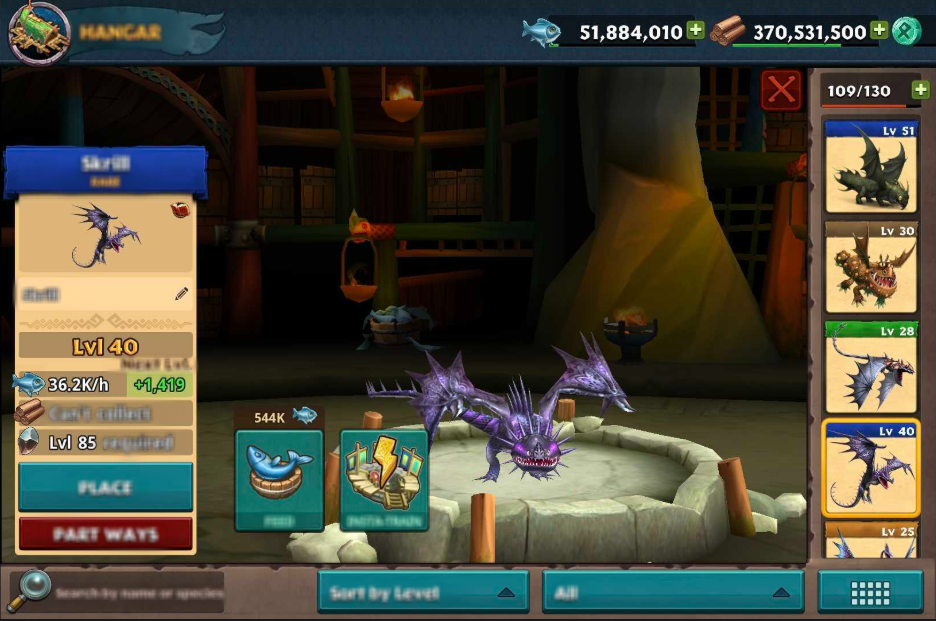Place the Skrill dragon
Screen dimensions: 936x621
click(x=105, y=487)
